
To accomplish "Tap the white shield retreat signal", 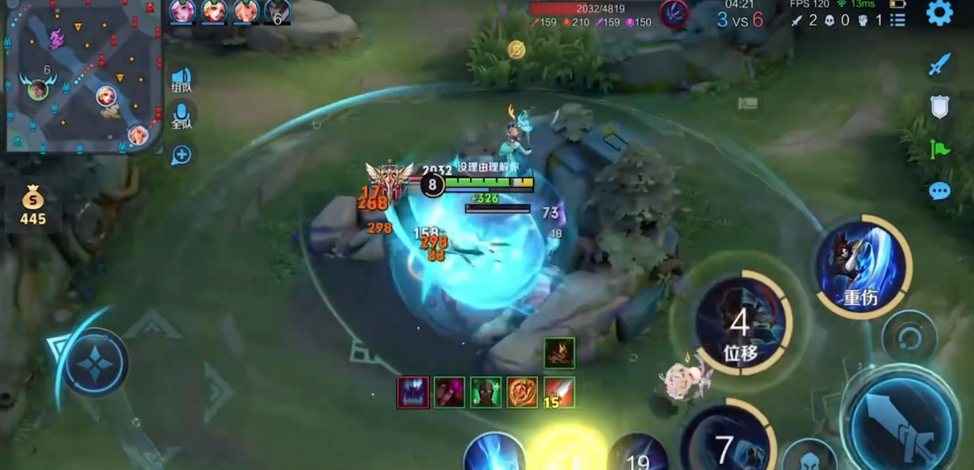I will (x=939, y=107).
